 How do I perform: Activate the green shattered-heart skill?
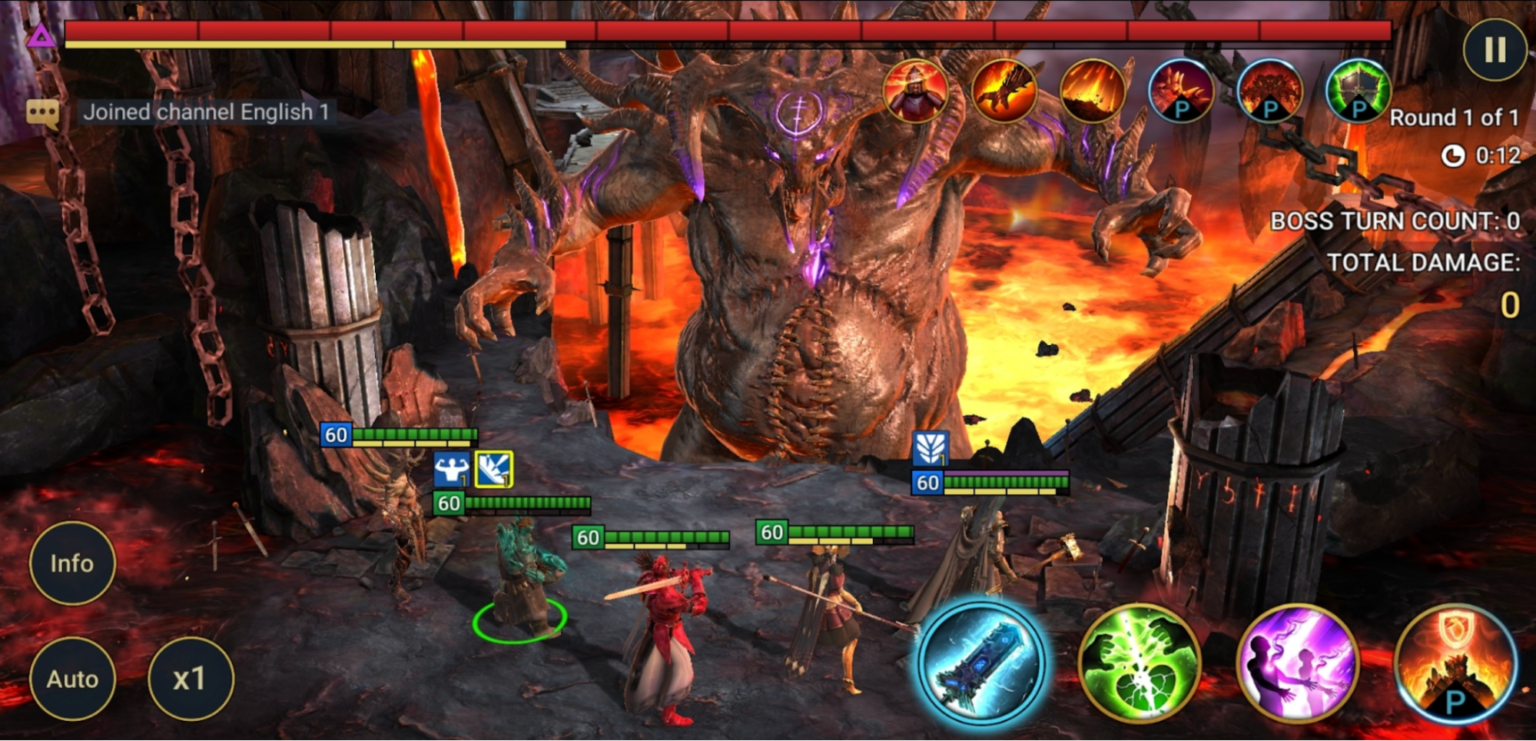pos(1139,665)
